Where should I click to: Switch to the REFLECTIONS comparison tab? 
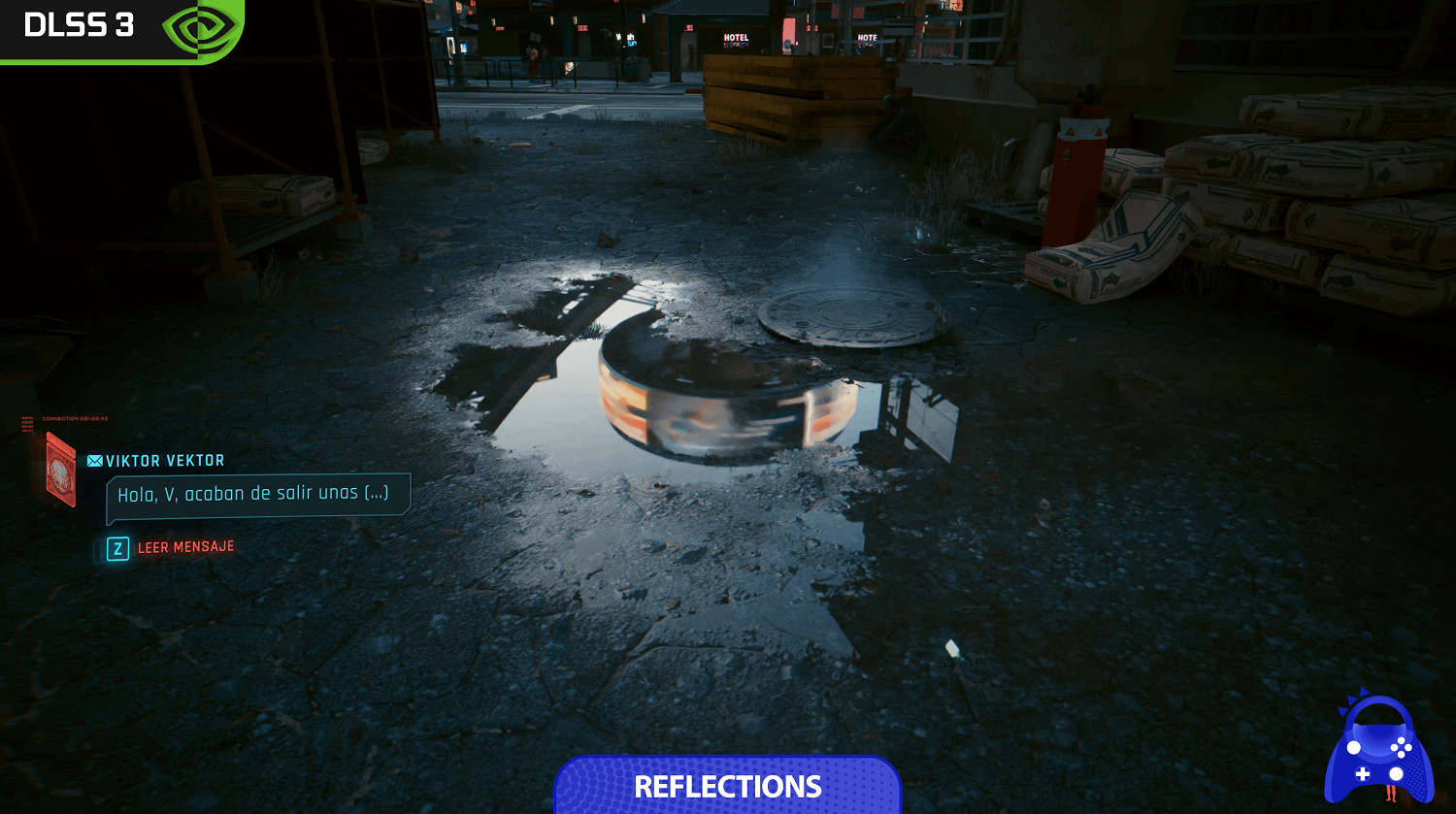click(727, 786)
